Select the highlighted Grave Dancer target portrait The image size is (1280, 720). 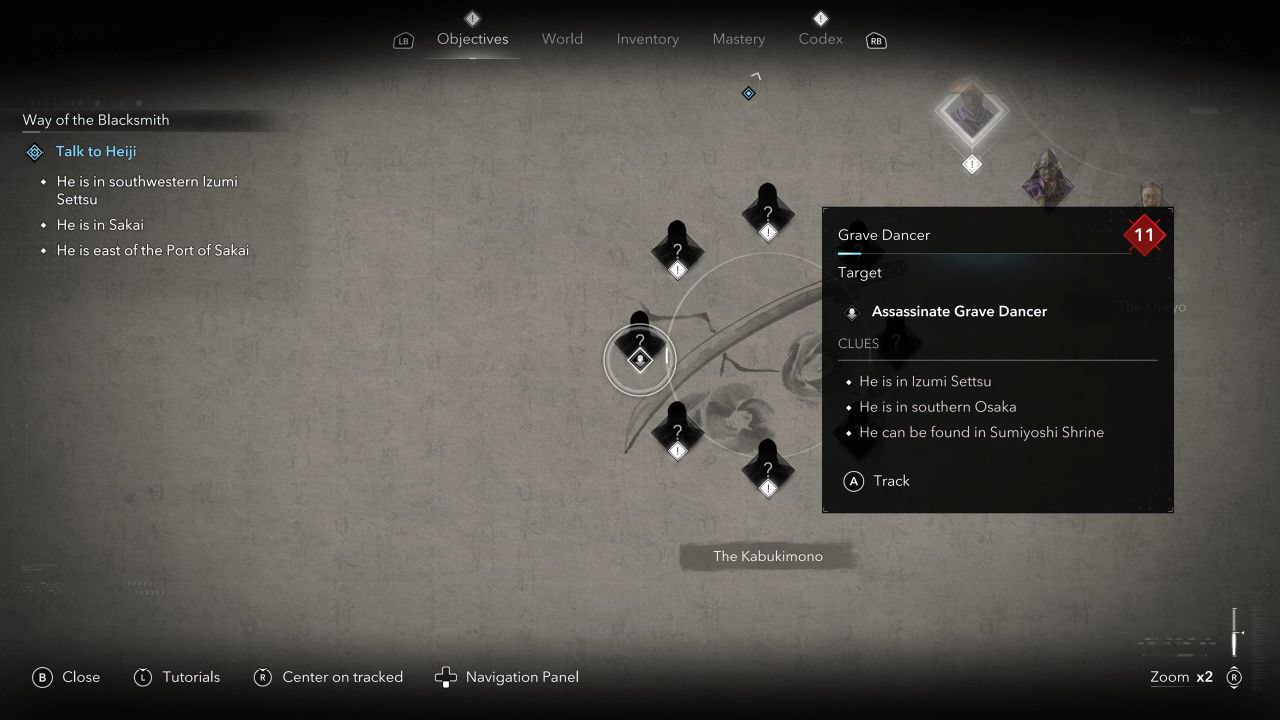coord(970,115)
